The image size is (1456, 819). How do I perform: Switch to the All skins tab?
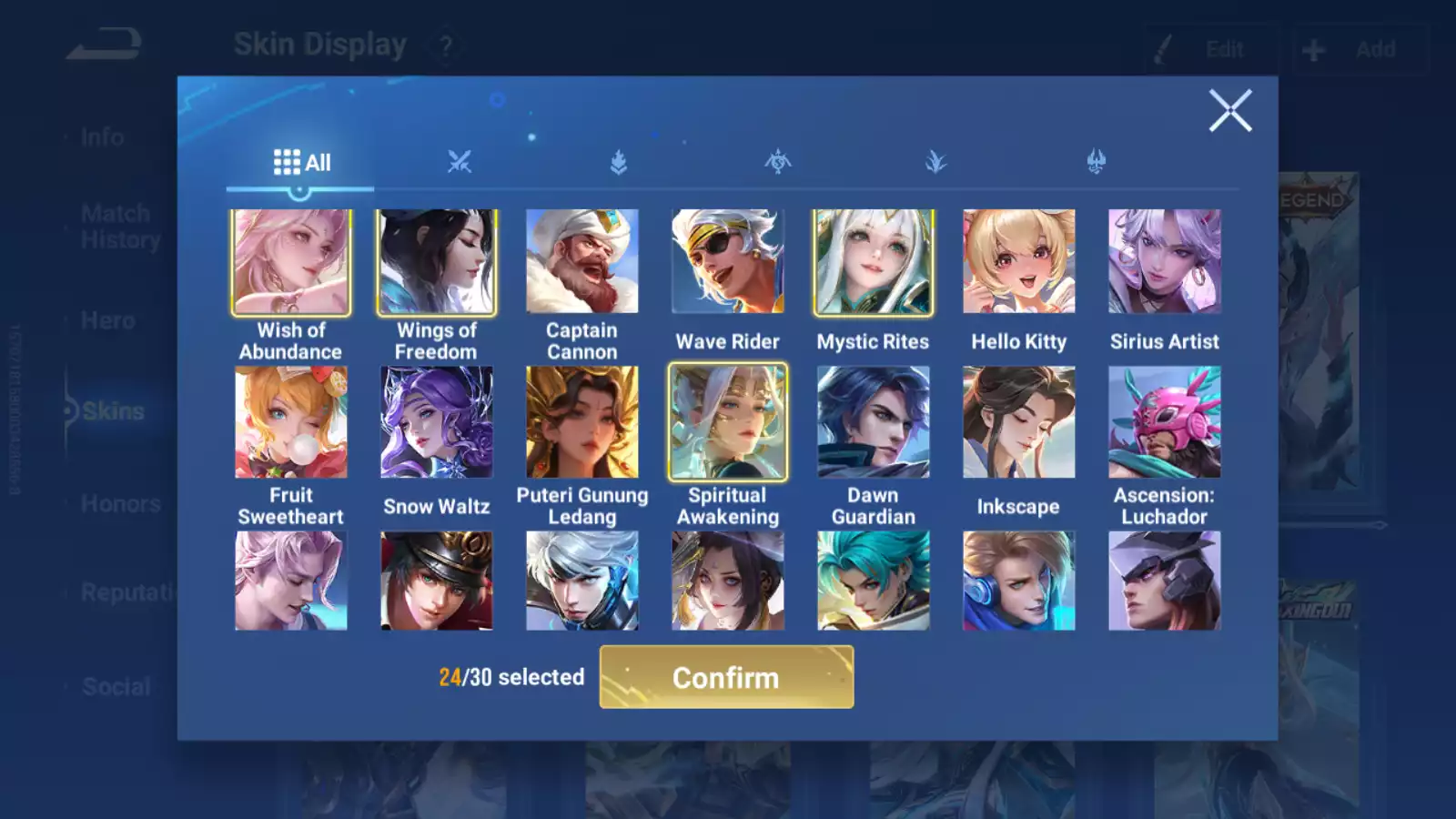301,163
